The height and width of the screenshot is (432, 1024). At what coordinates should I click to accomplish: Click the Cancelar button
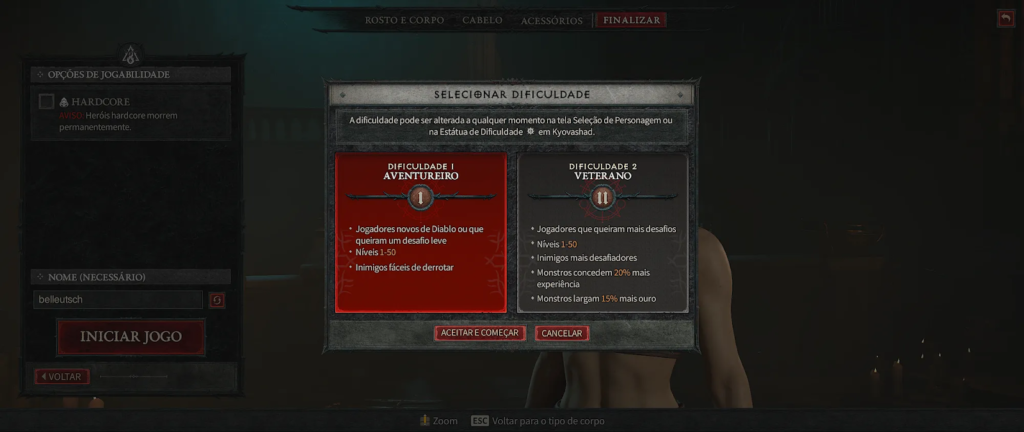point(562,333)
